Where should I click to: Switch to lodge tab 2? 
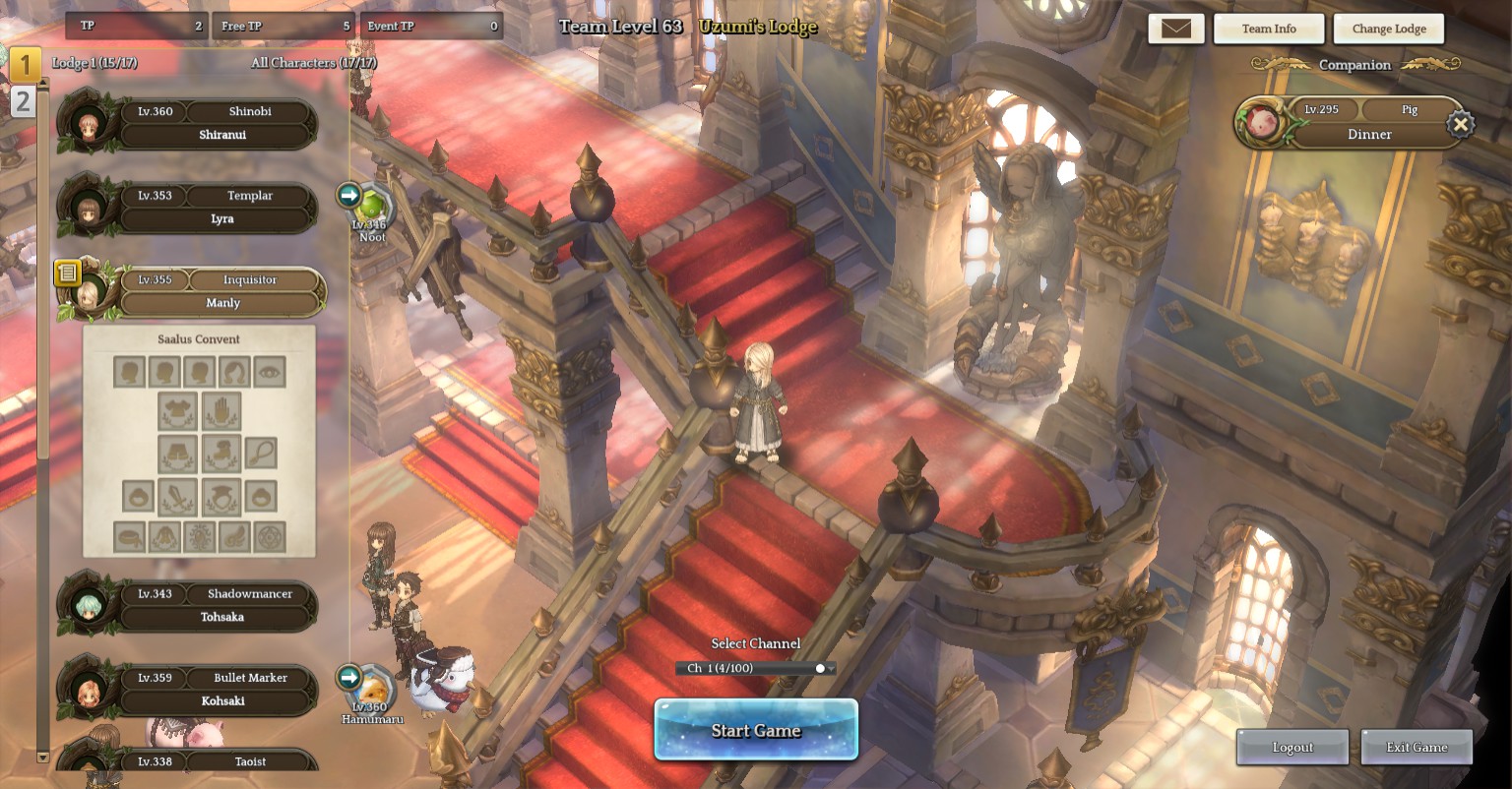(24, 101)
